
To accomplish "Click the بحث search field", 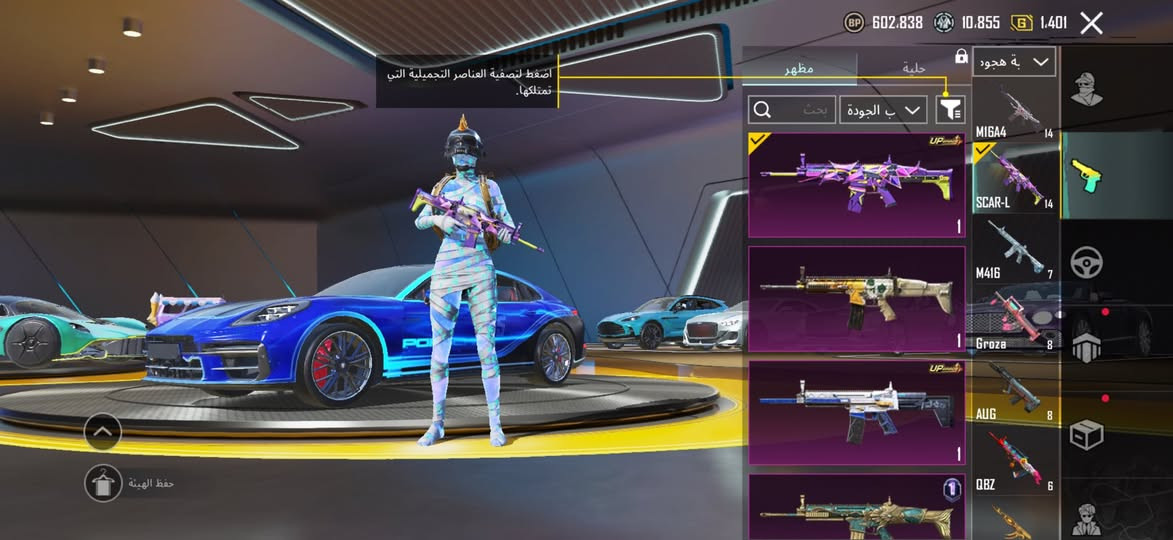I will [792, 110].
